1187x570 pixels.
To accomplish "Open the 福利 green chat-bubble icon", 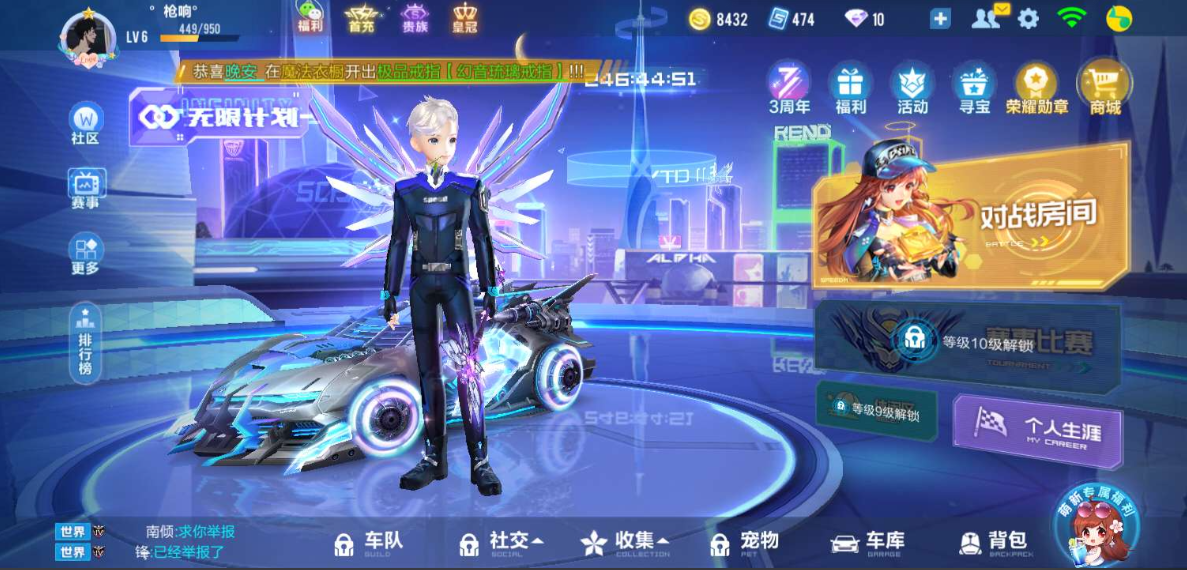I will (310, 17).
